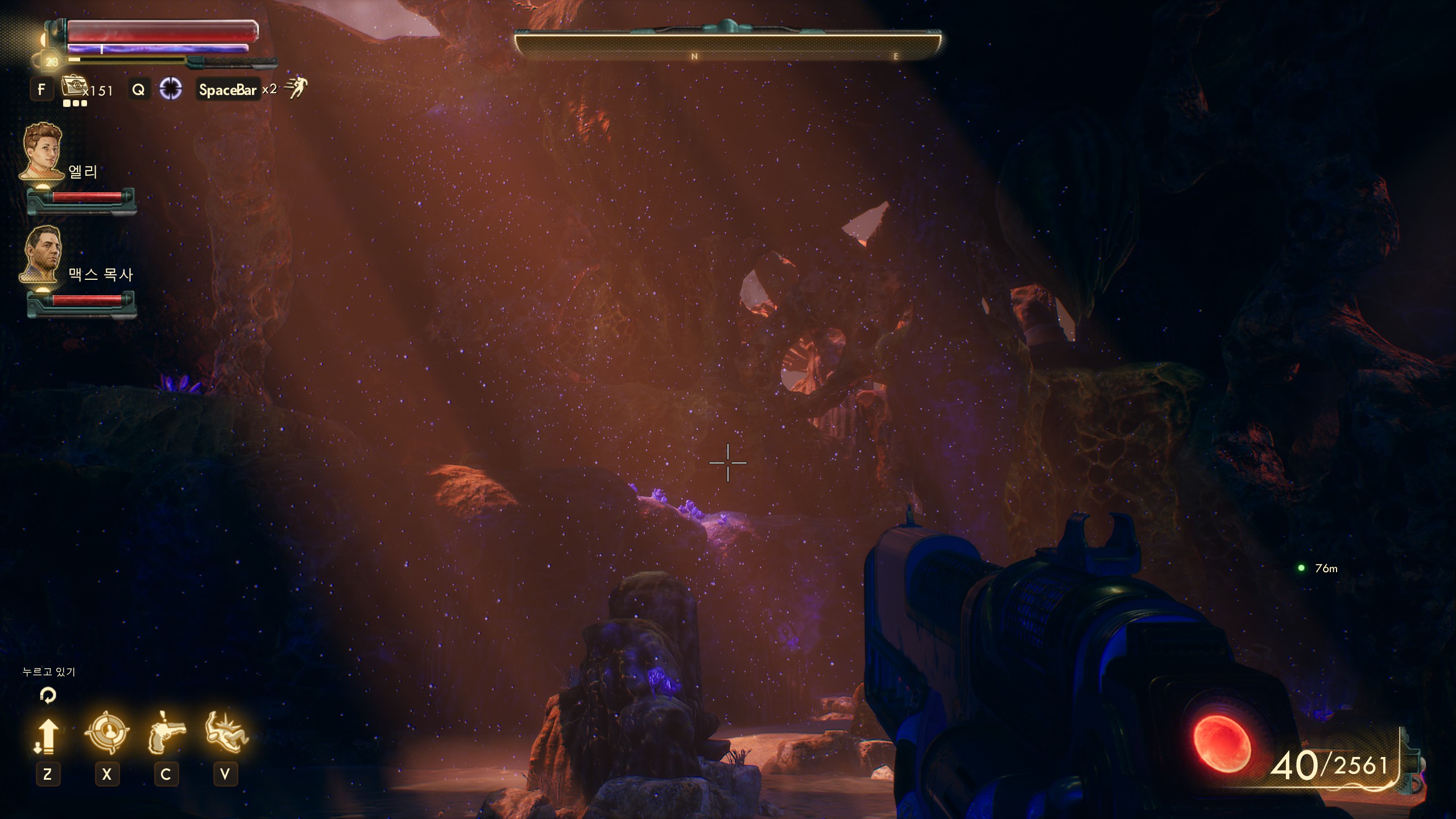1456x819 pixels.
Task: Choose the Vicar Max companion portrait
Action: (x=42, y=254)
